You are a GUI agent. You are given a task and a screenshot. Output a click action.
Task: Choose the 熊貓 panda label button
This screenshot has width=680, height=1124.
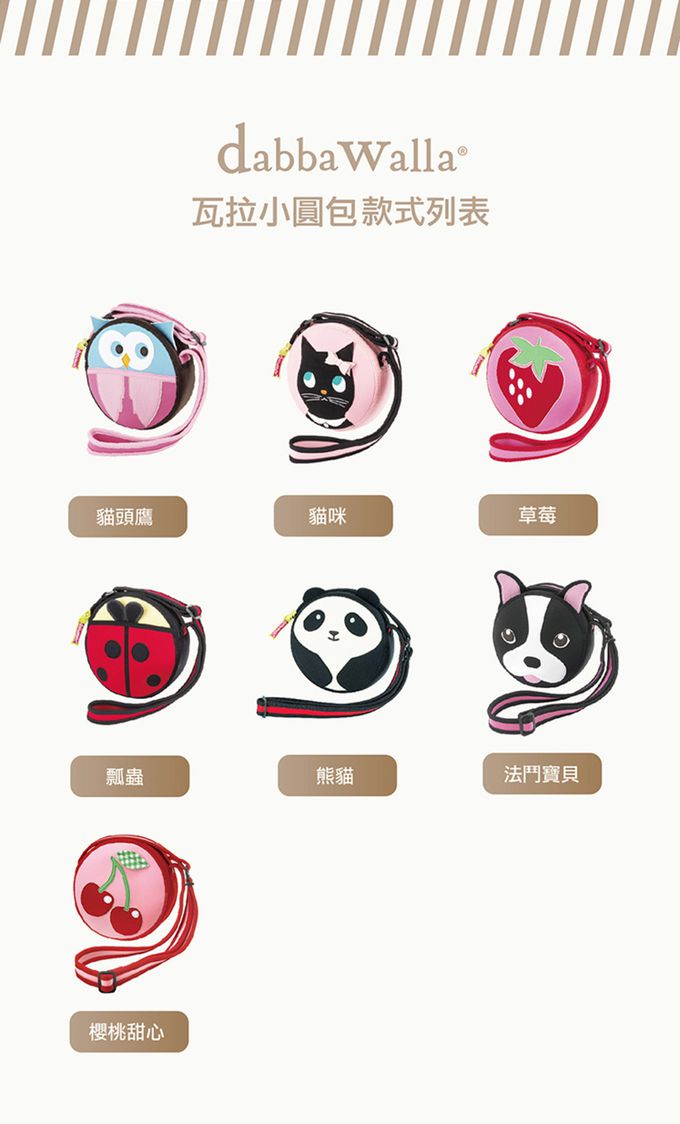click(x=337, y=775)
